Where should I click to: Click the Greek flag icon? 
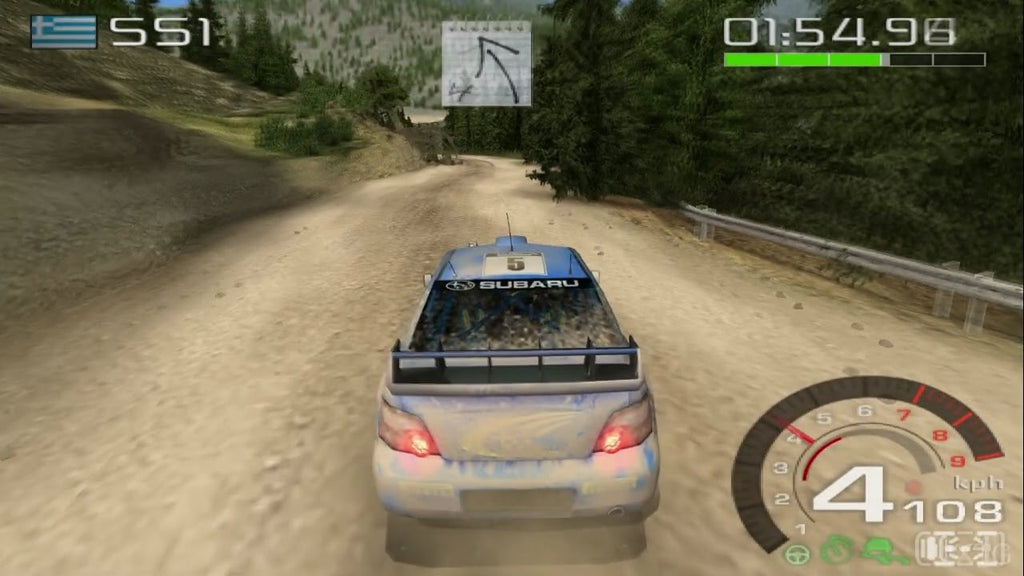[x=64, y=32]
